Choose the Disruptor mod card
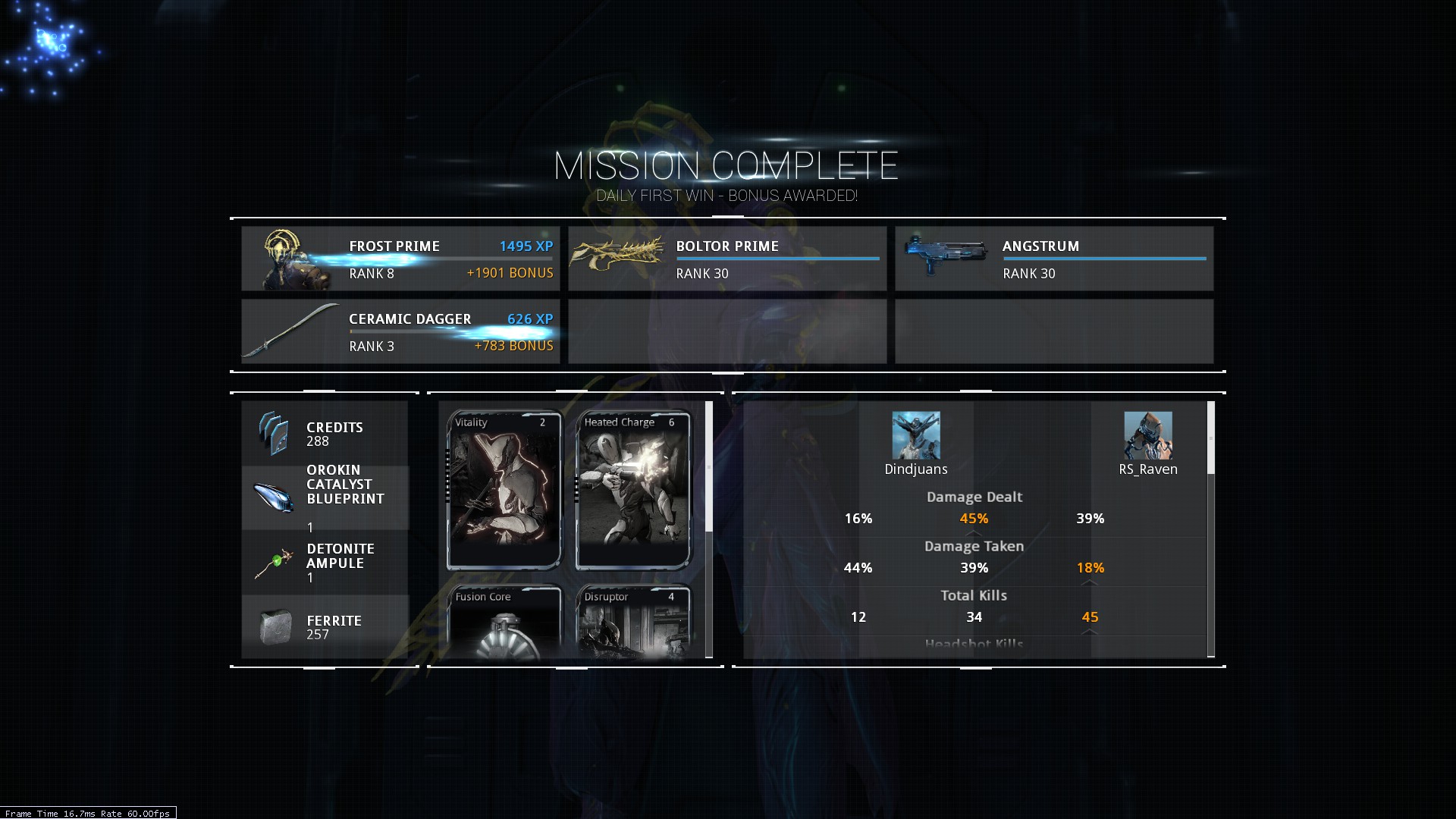The width and height of the screenshot is (1456, 819). 633,622
